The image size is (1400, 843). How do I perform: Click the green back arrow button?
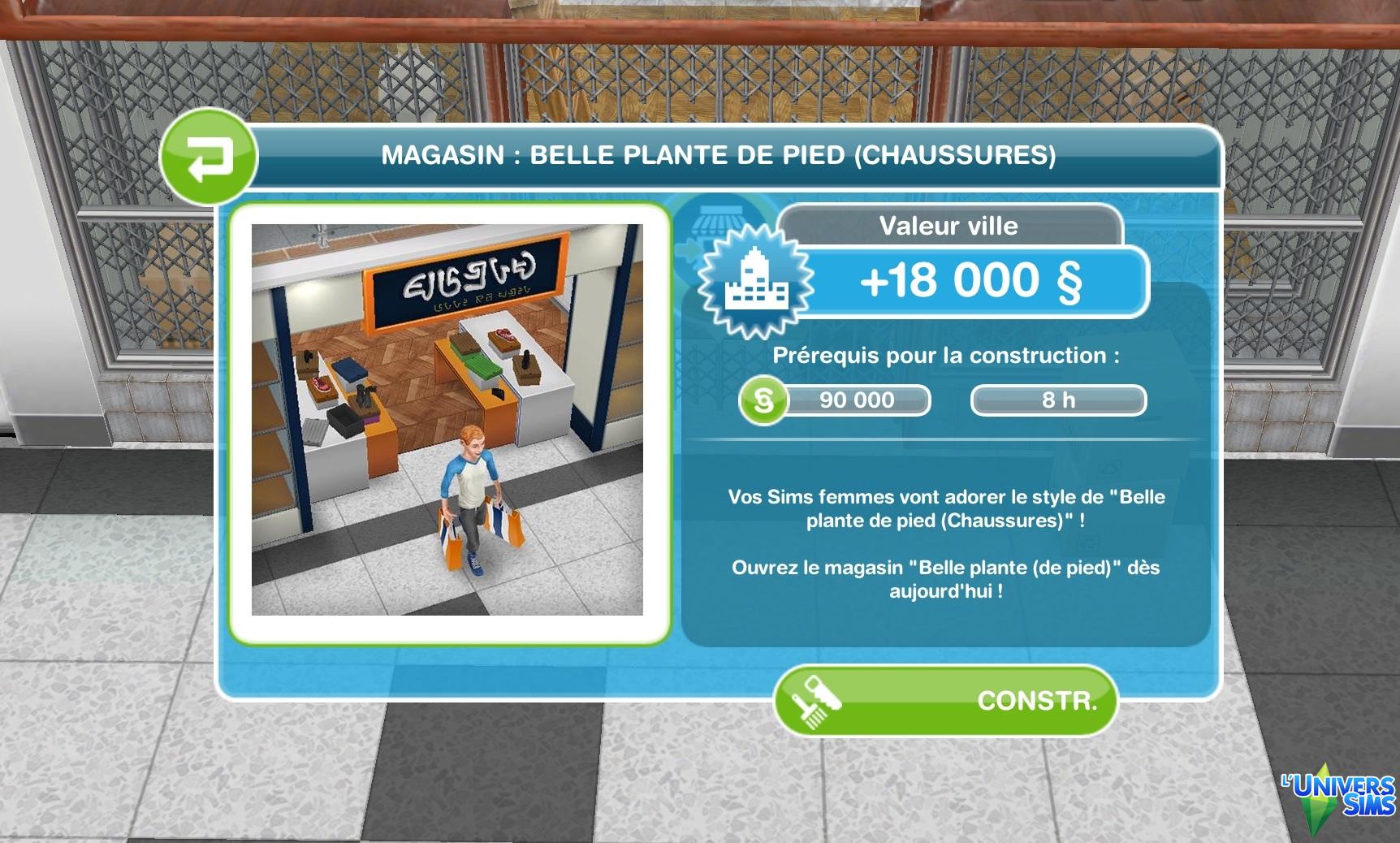pyautogui.click(x=209, y=157)
